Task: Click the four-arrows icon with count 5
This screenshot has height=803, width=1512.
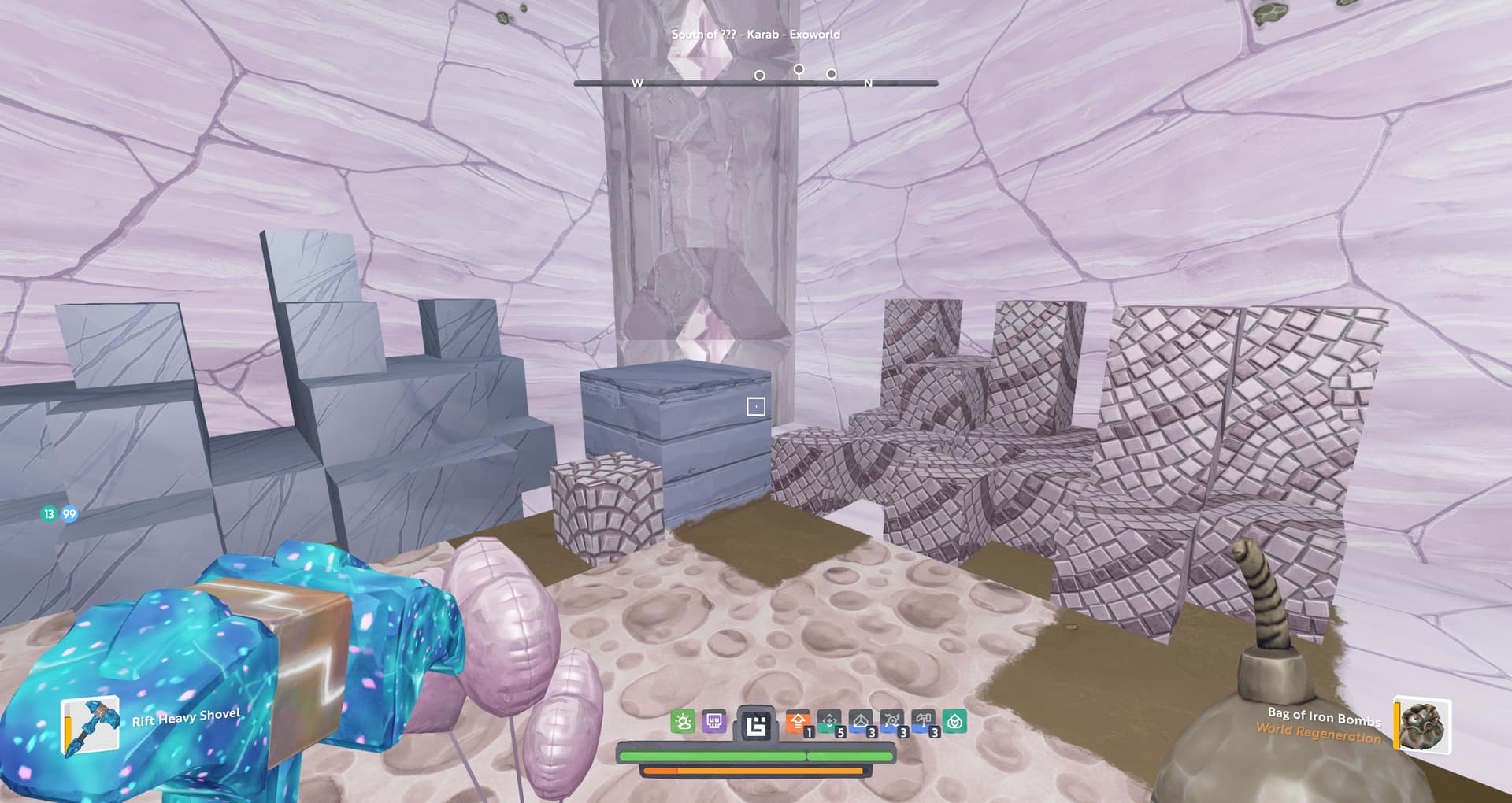Action: point(829,721)
